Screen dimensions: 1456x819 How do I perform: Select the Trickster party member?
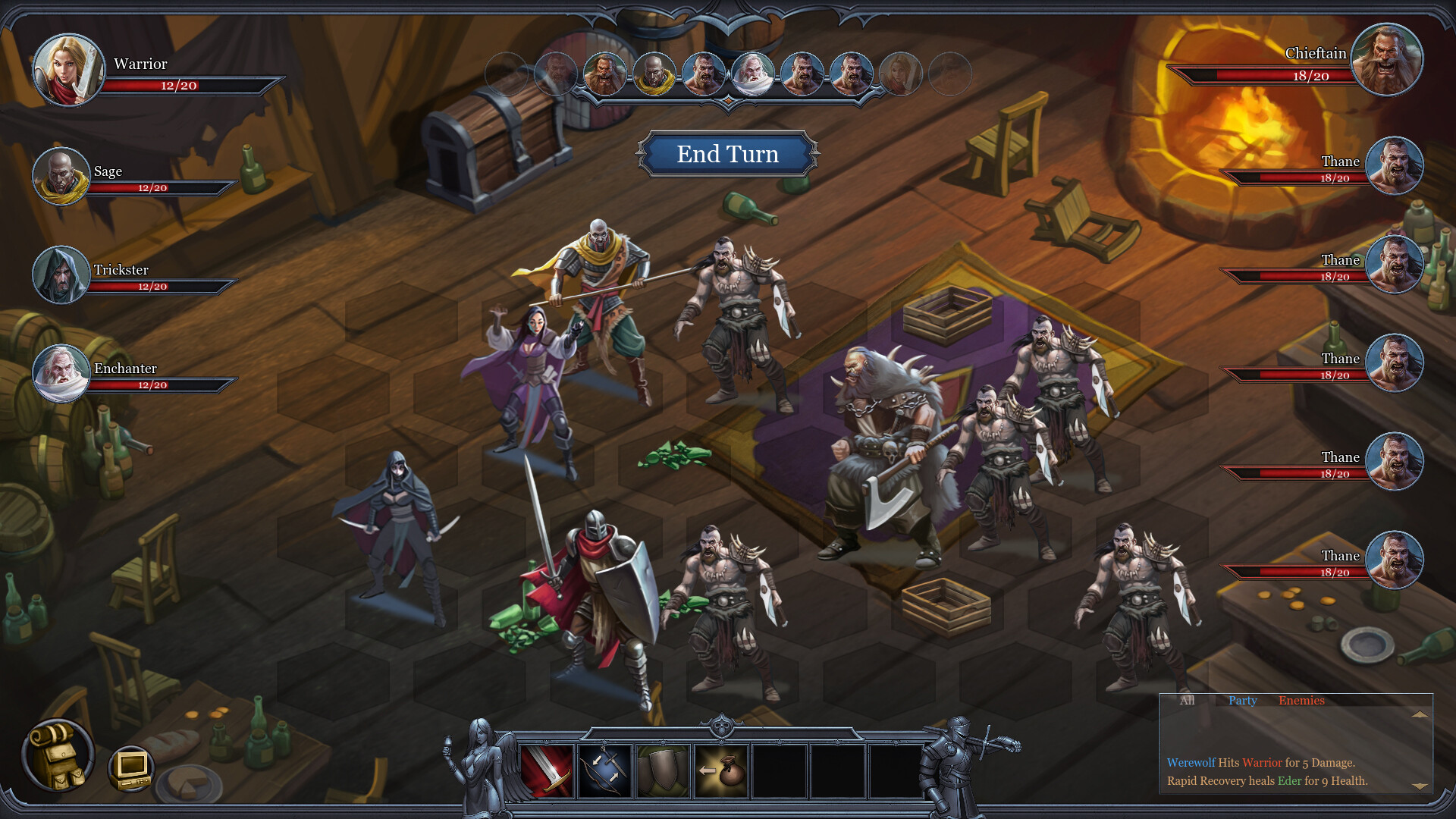pyautogui.click(x=60, y=274)
